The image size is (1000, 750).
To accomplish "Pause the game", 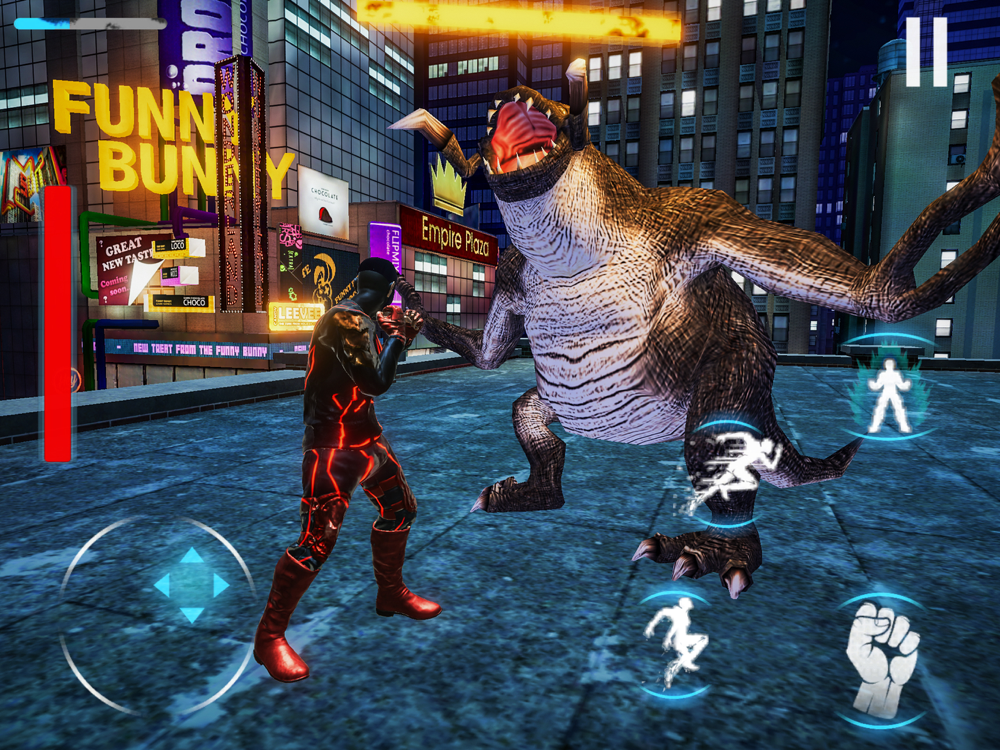I will [926, 52].
